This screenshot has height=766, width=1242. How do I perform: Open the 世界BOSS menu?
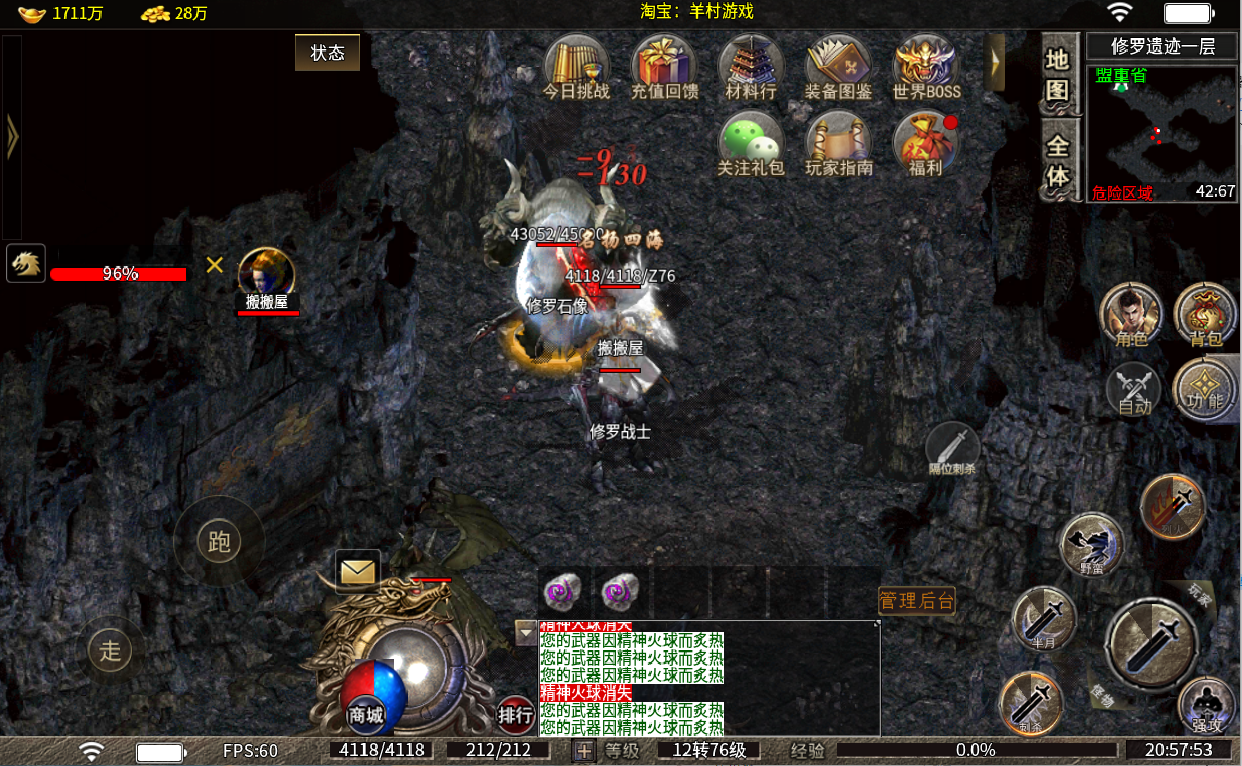coord(926,66)
